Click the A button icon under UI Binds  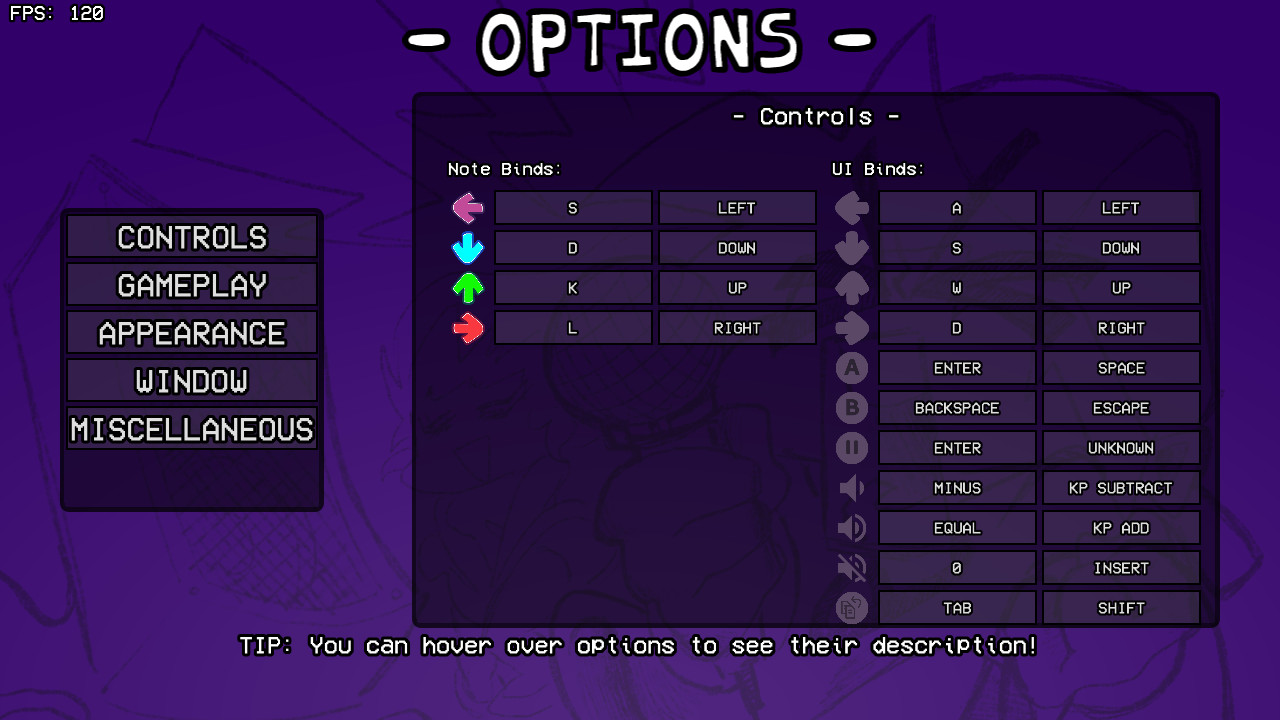point(851,367)
